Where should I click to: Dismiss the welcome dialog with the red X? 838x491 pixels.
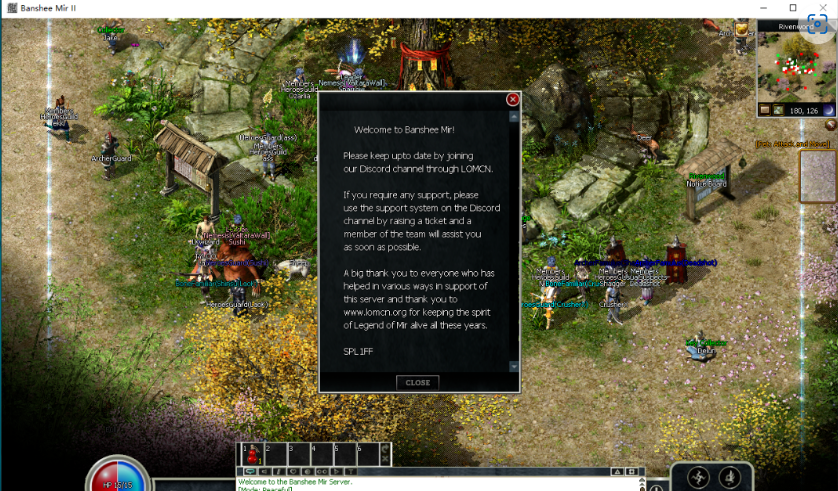[513, 100]
